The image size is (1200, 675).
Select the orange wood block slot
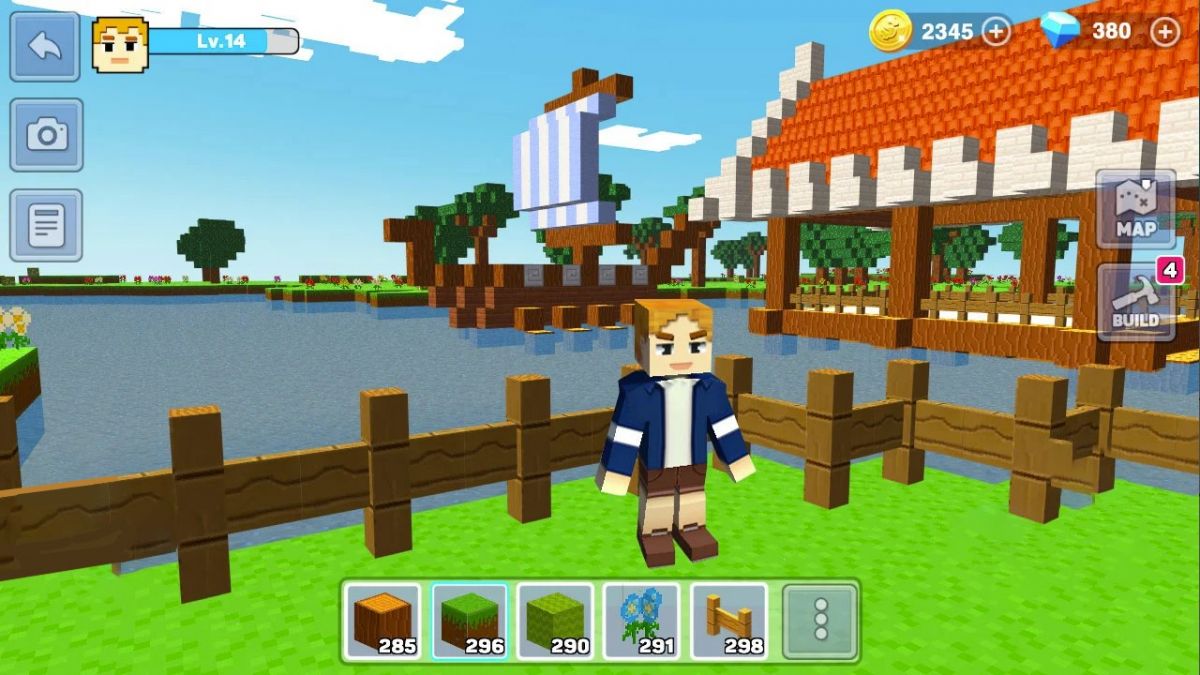click(384, 621)
